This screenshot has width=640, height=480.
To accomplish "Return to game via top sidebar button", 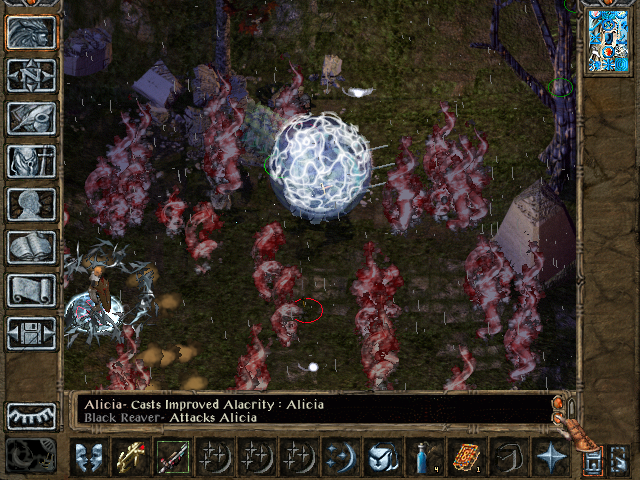I will 32,32.
